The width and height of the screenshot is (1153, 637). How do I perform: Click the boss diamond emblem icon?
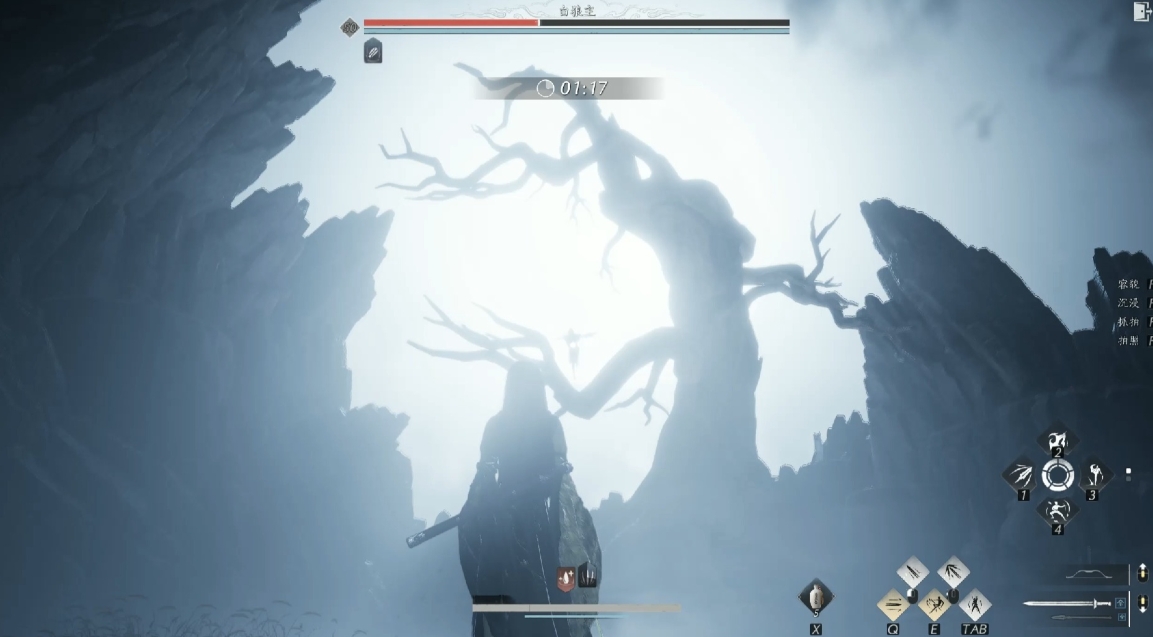click(x=349, y=28)
